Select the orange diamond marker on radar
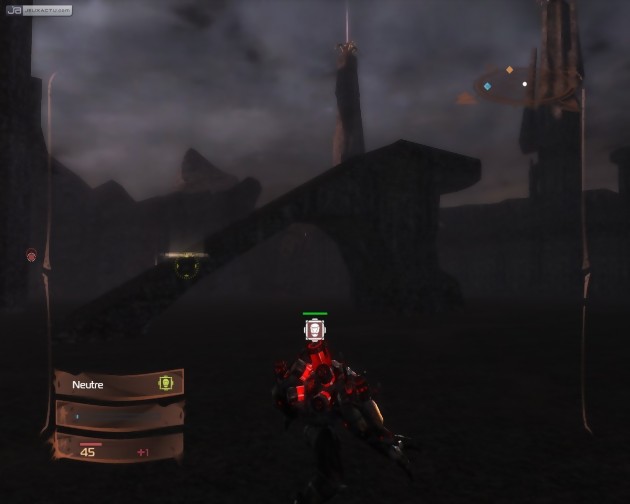Viewport: 630px width, 504px height. [x=509, y=70]
